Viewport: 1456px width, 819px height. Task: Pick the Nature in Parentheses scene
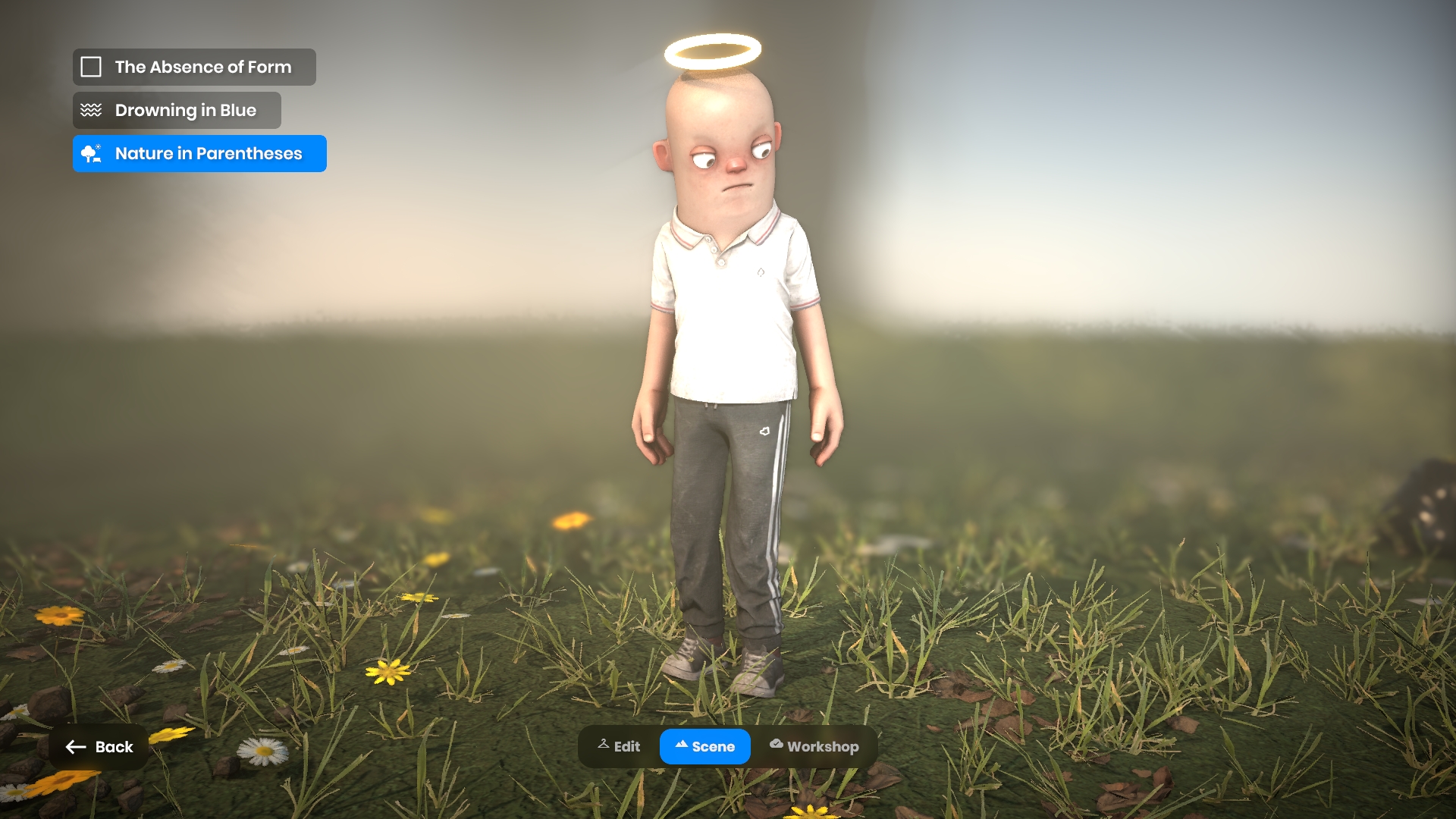[x=199, y=154]
